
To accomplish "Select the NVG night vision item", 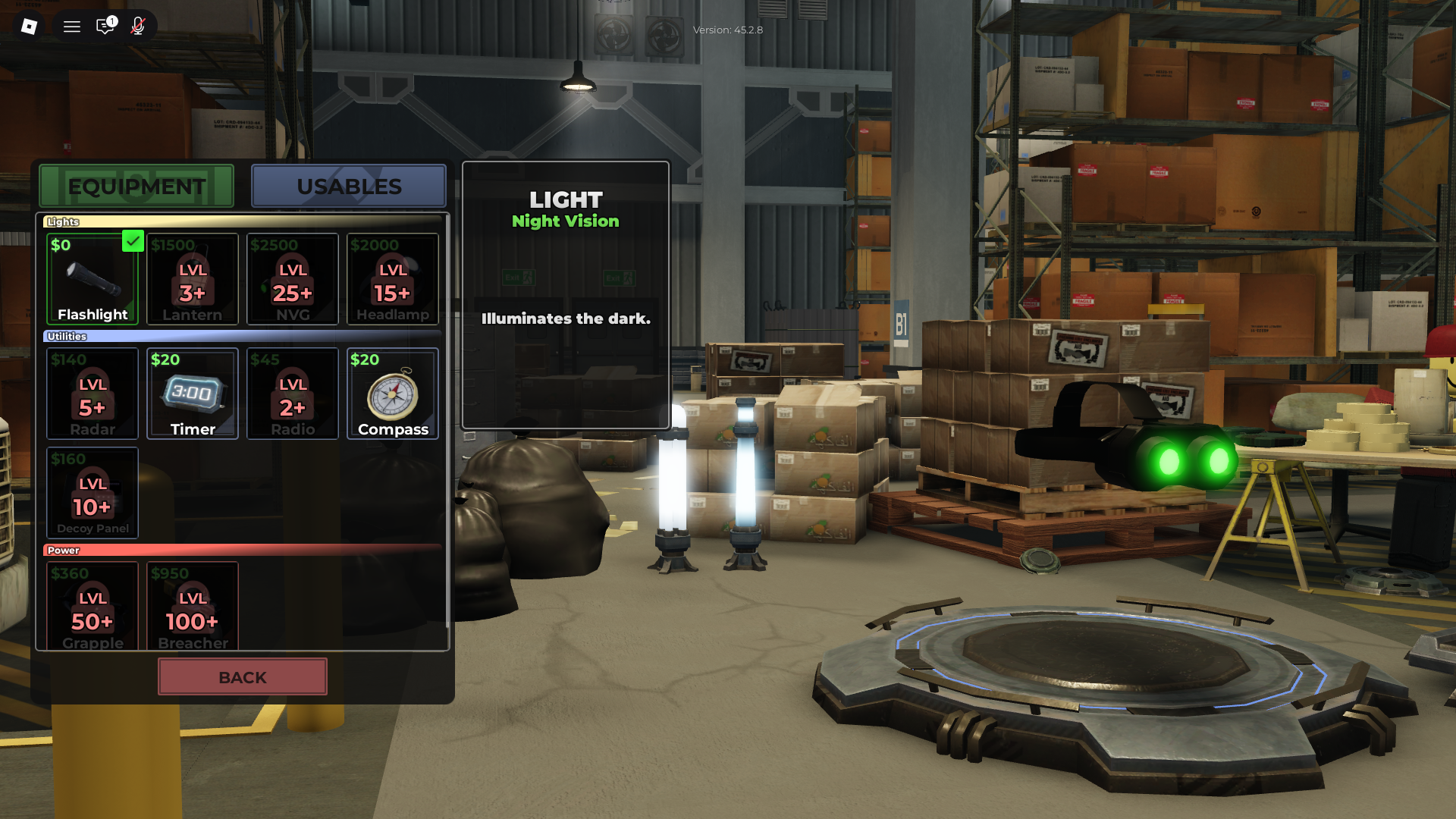I will pos(292,279).
